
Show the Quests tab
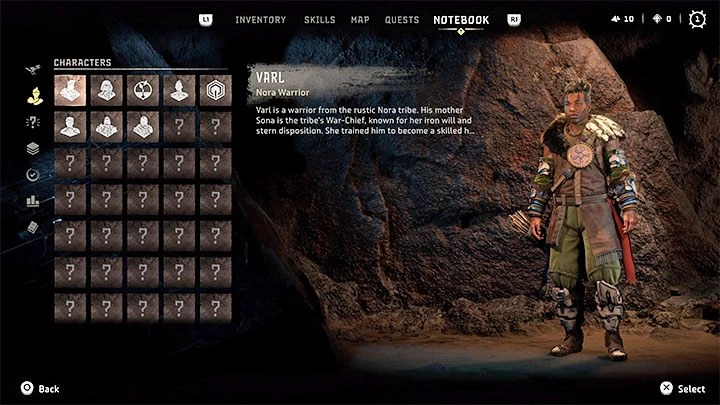coord(402,19)
